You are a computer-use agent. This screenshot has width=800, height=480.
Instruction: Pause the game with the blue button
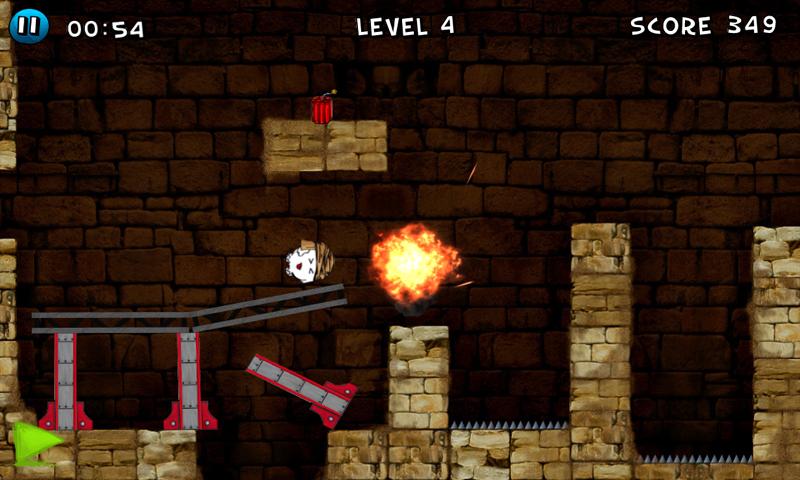tap(29, 25)
